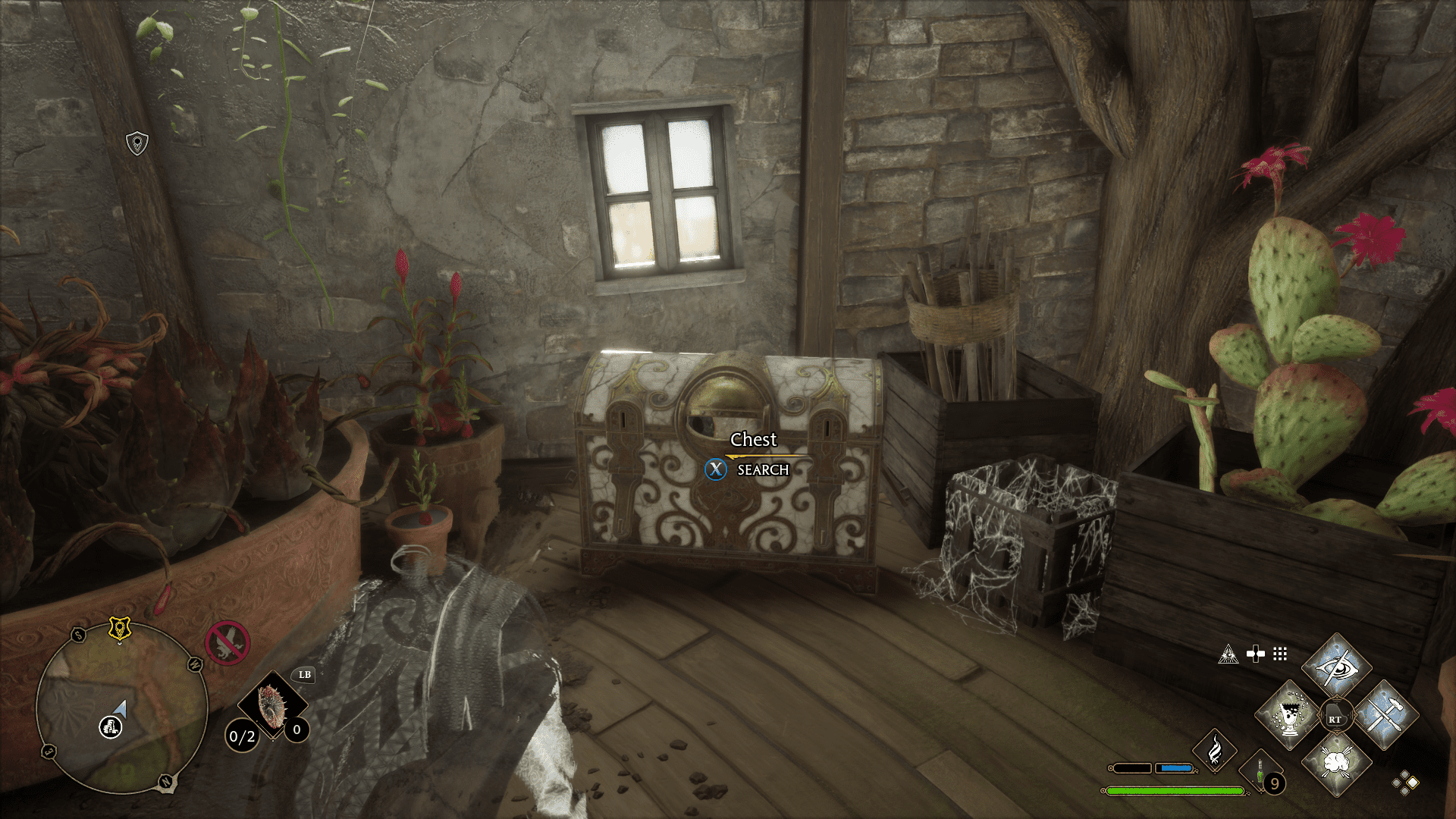Viewport: 1456px width, 819px height.
Task: Click the eye-in-pyramid indicator above the spell diamond
Action: click(1228, 655)
